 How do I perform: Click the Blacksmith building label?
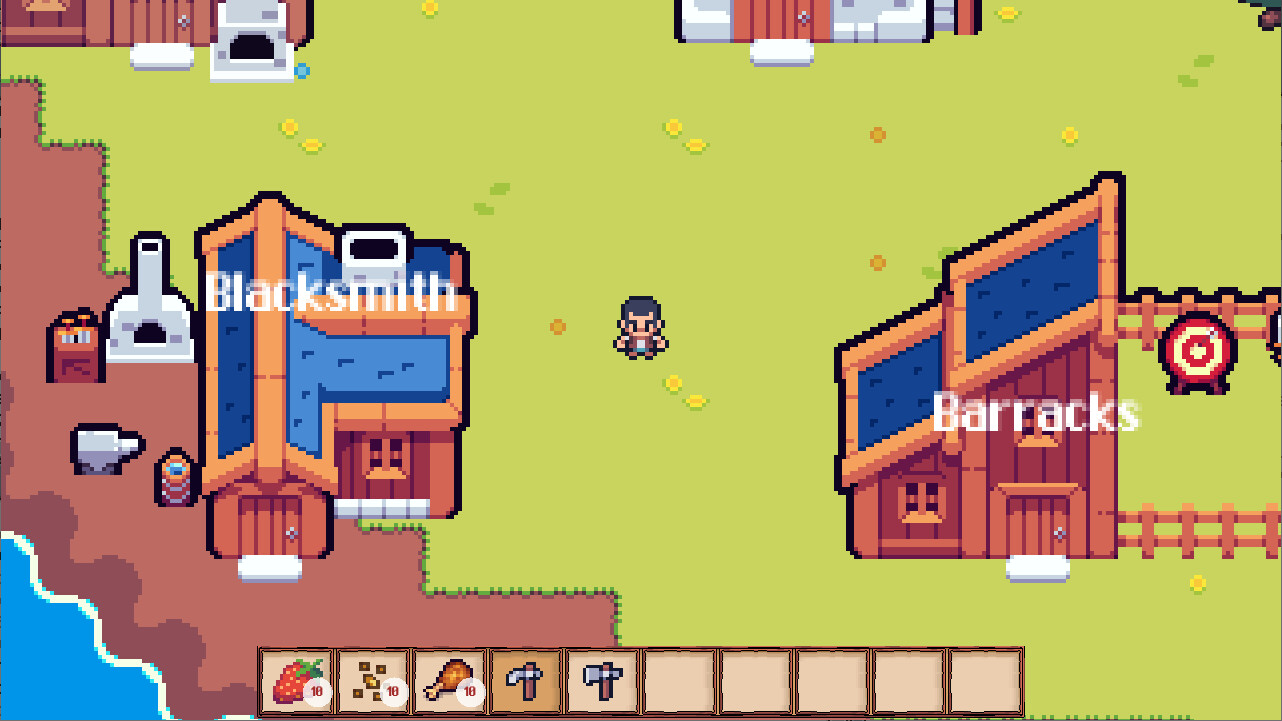coord(334,293)
